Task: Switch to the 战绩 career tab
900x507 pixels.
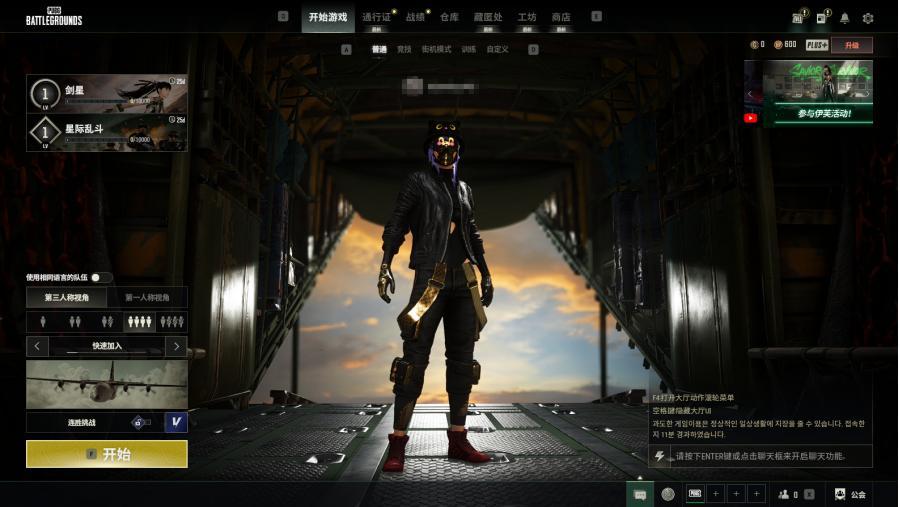Action: pos(415,17)
